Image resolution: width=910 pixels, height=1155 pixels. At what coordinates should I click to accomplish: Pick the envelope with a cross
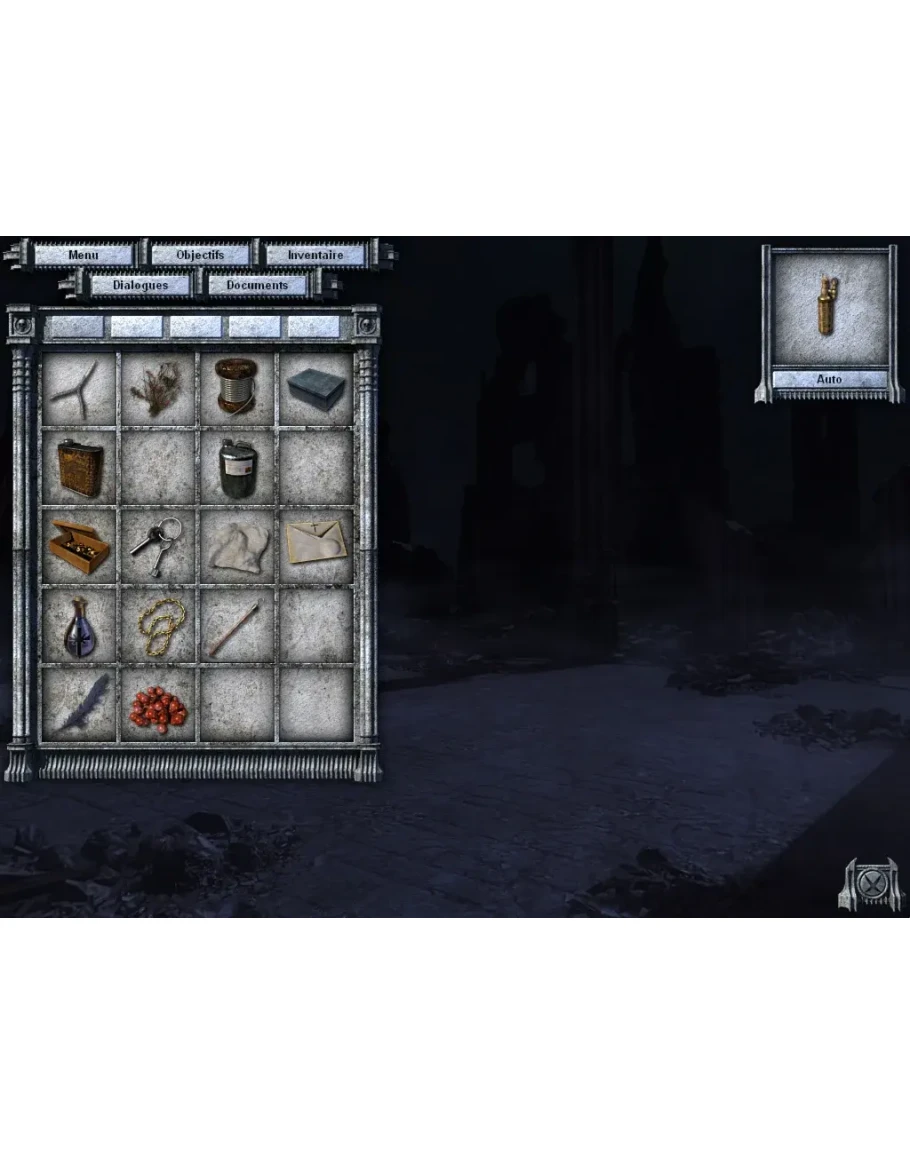316,546
